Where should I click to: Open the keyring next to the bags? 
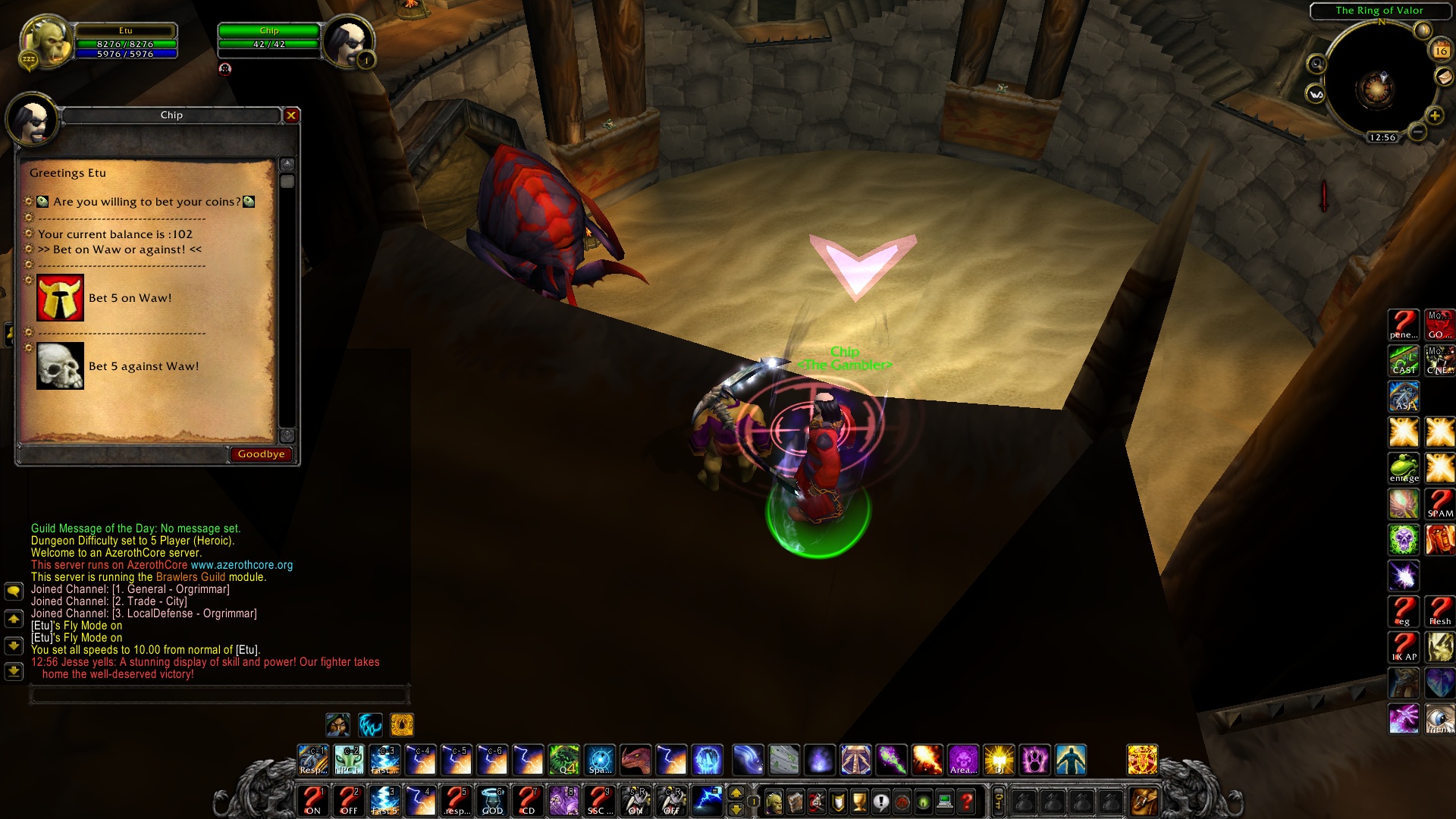pos(999,800)
